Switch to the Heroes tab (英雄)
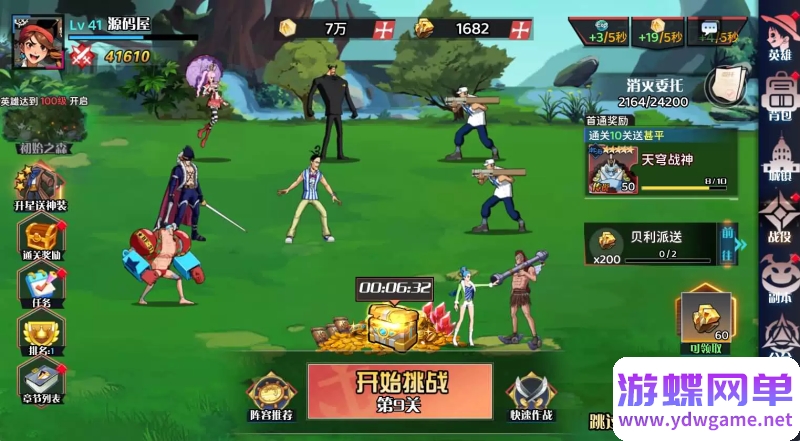This screenshot has width=800, height=441. pyautogui.click(x=779, y=38)
